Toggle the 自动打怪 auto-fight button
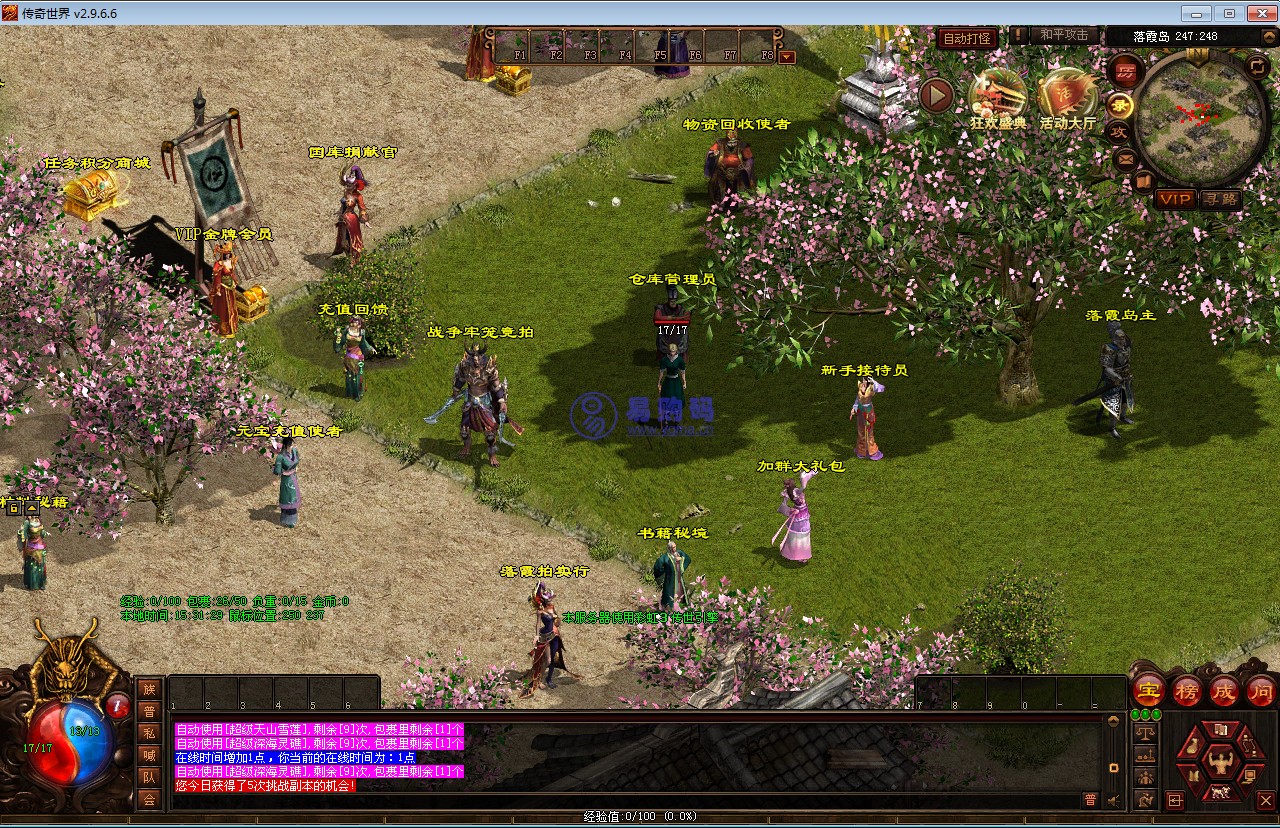The width and height of the screenshot is (1280, 828). click(967, 38)
